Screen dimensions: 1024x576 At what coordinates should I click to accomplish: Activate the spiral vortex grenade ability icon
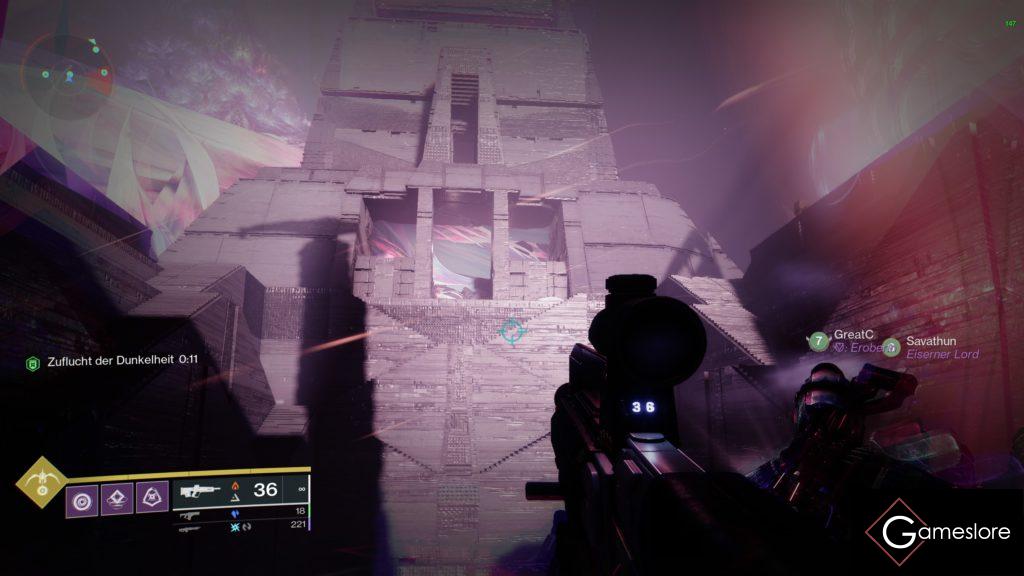(x=82, y=497)
